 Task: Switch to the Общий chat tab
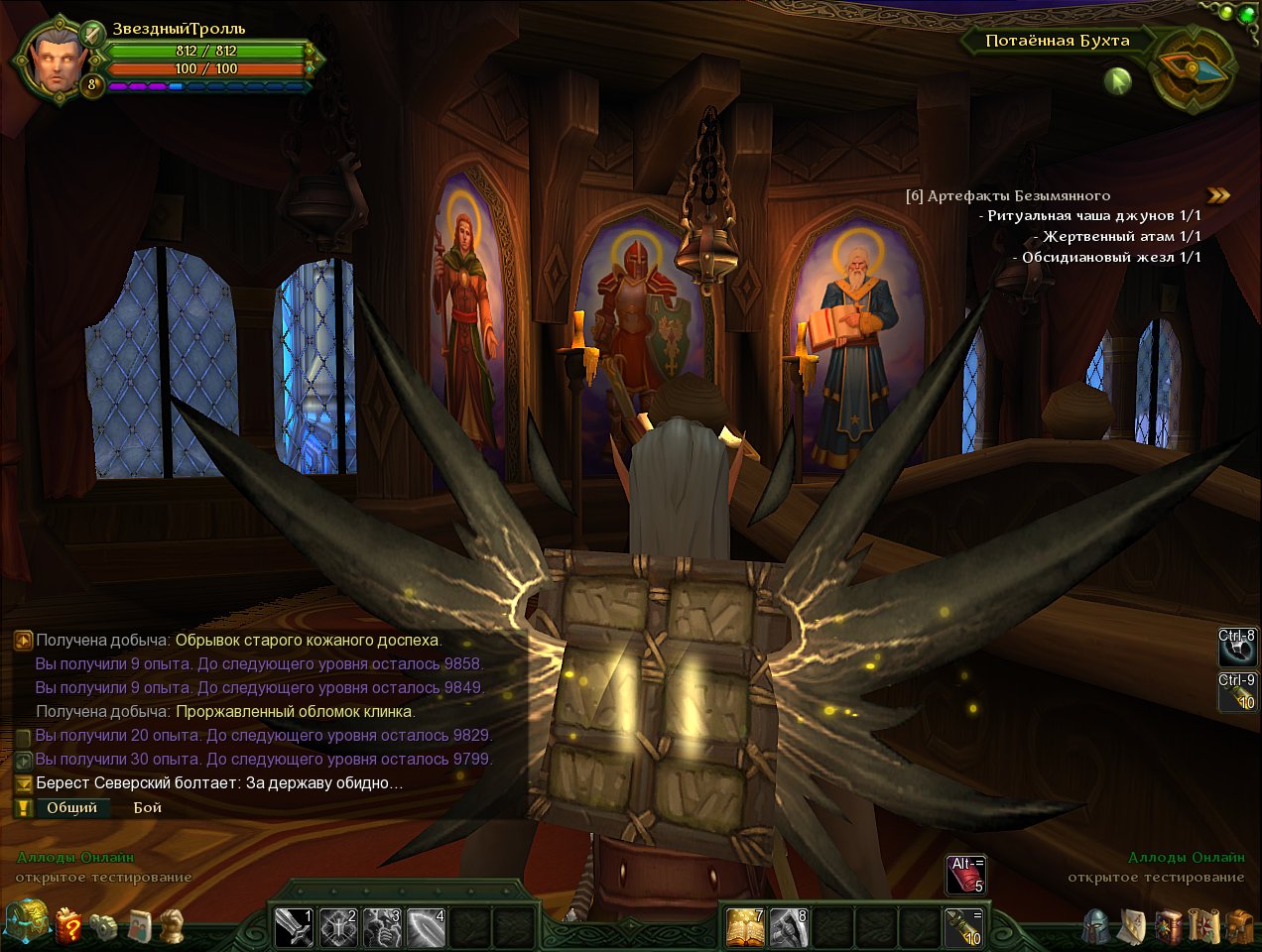pyautogui.click(x=71, y=807)
